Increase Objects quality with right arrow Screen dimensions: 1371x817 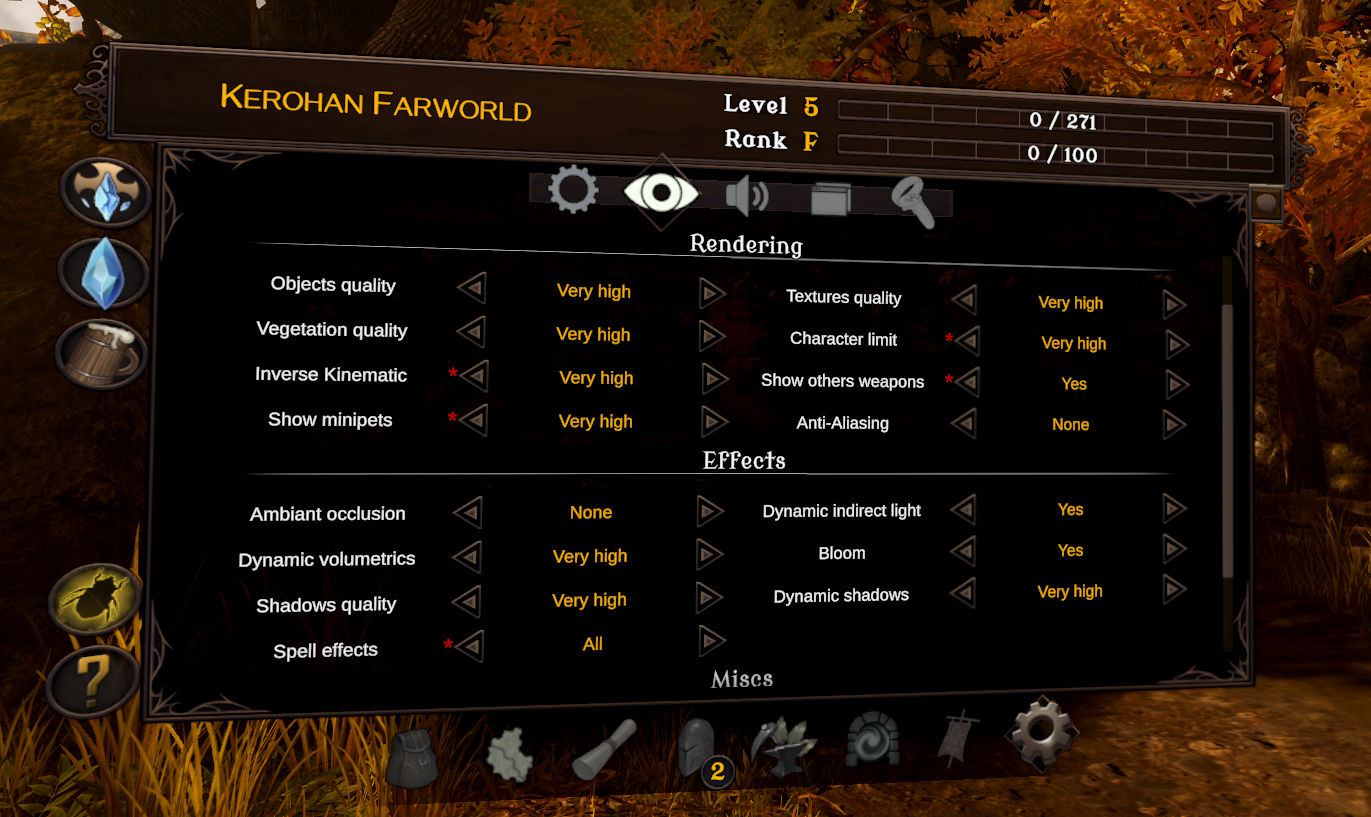click(712, 292)
